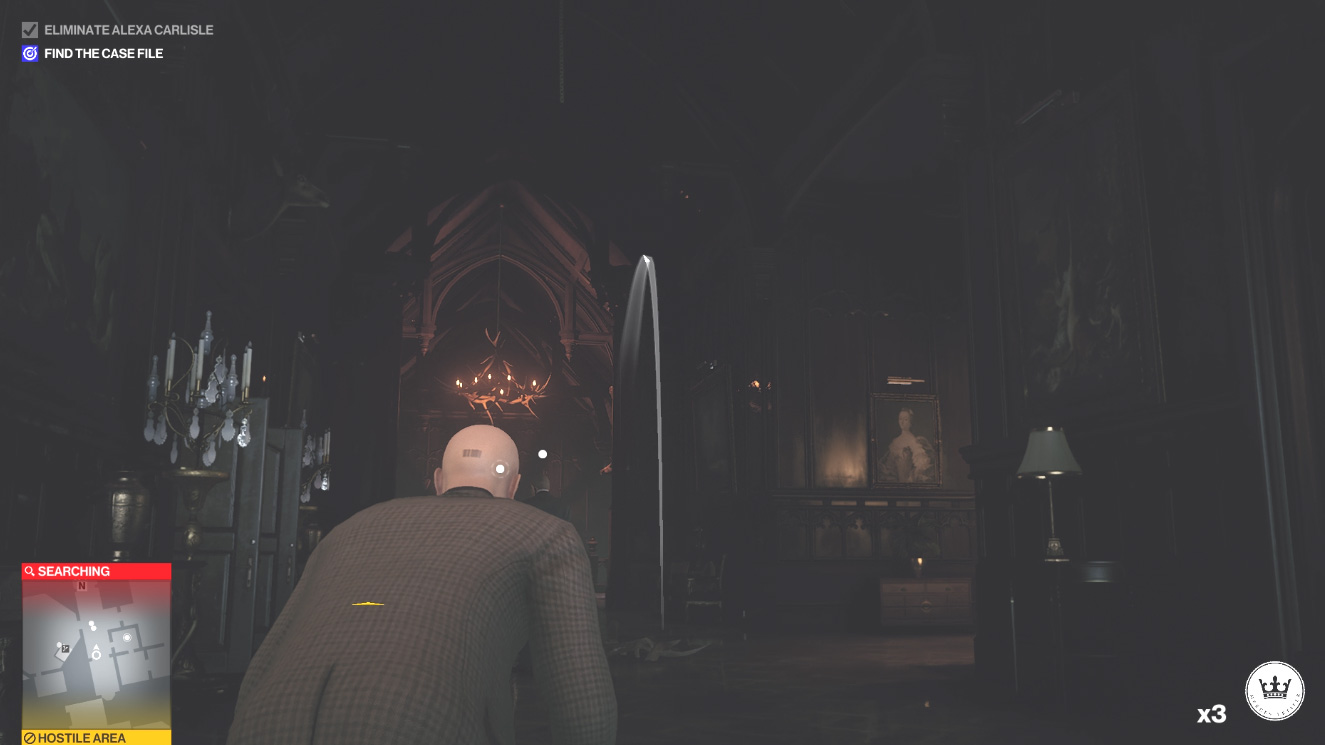The image size is (1325, 745).
Task: Click the magnifying glass icon on SEARCHING banner
Action: (x=29, y=571)
